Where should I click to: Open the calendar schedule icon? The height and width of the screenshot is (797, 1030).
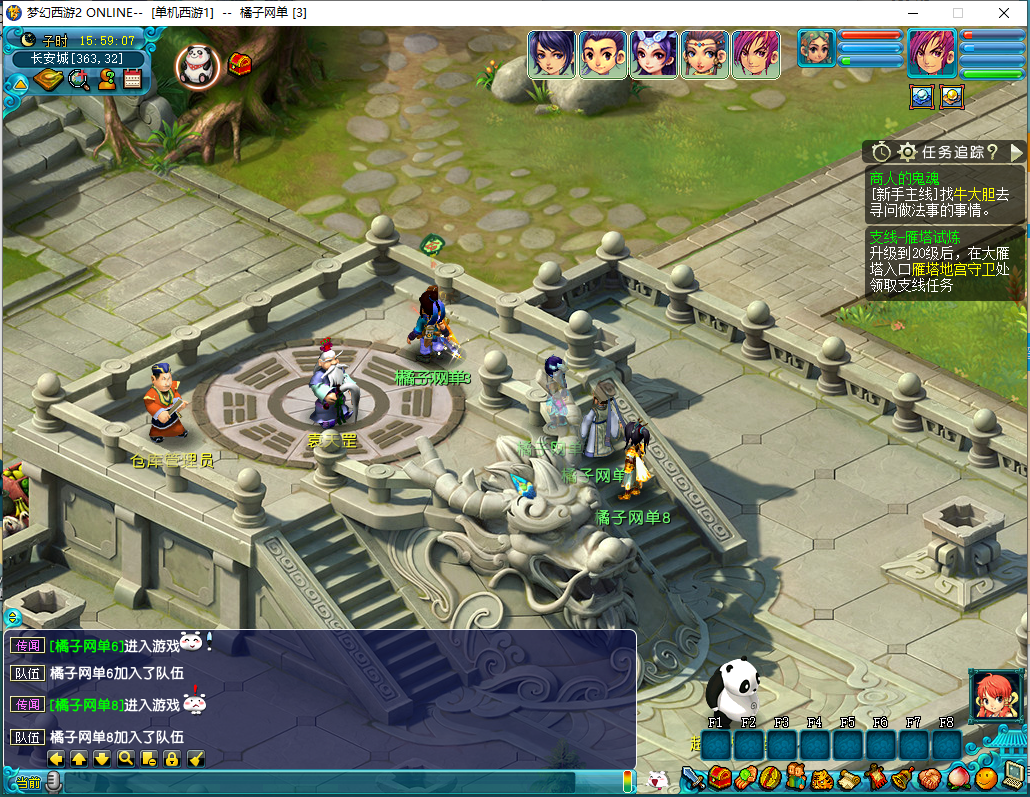click(x=132, y=80)
